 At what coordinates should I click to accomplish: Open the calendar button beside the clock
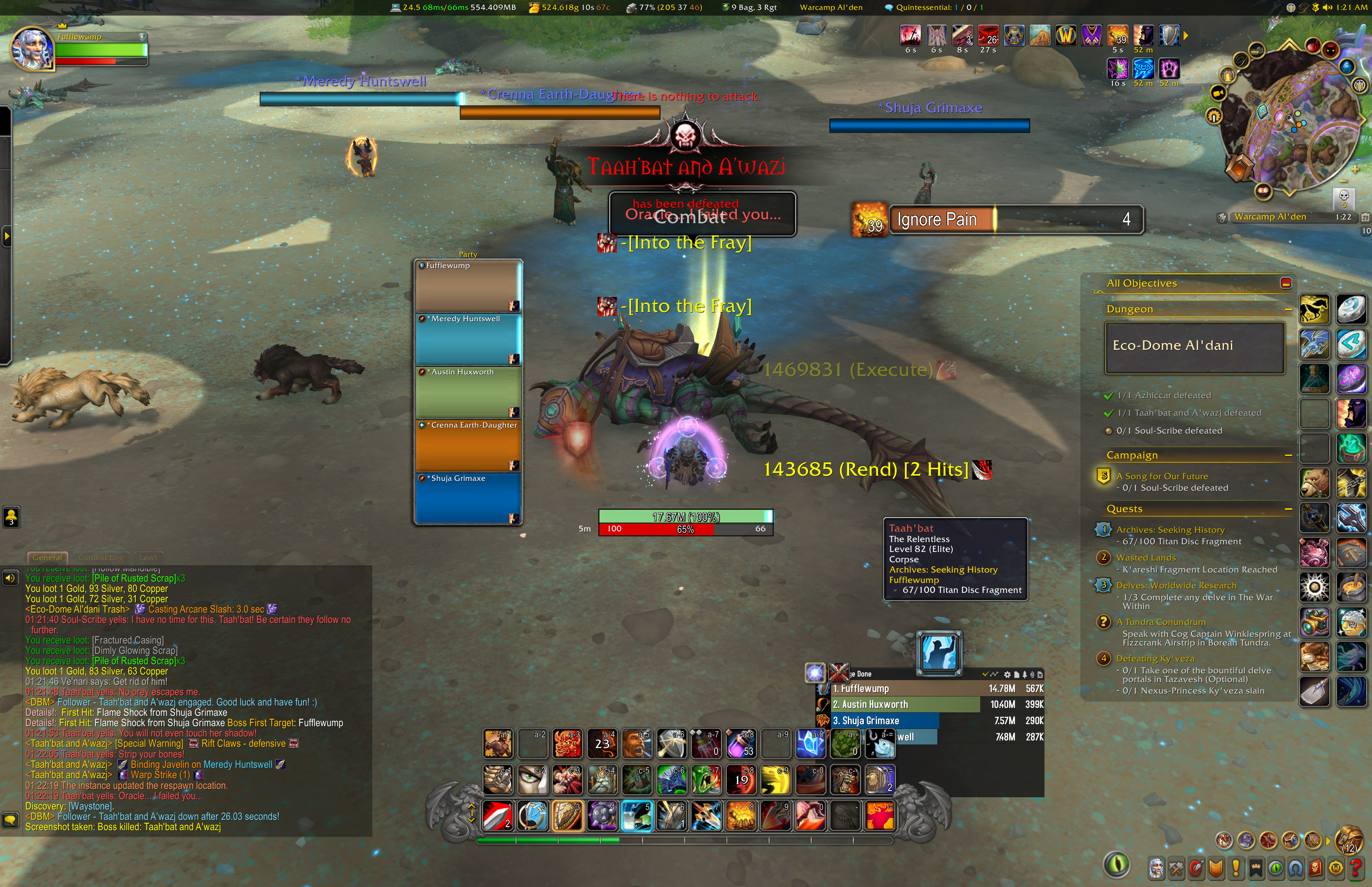(x=1364, y=217)
